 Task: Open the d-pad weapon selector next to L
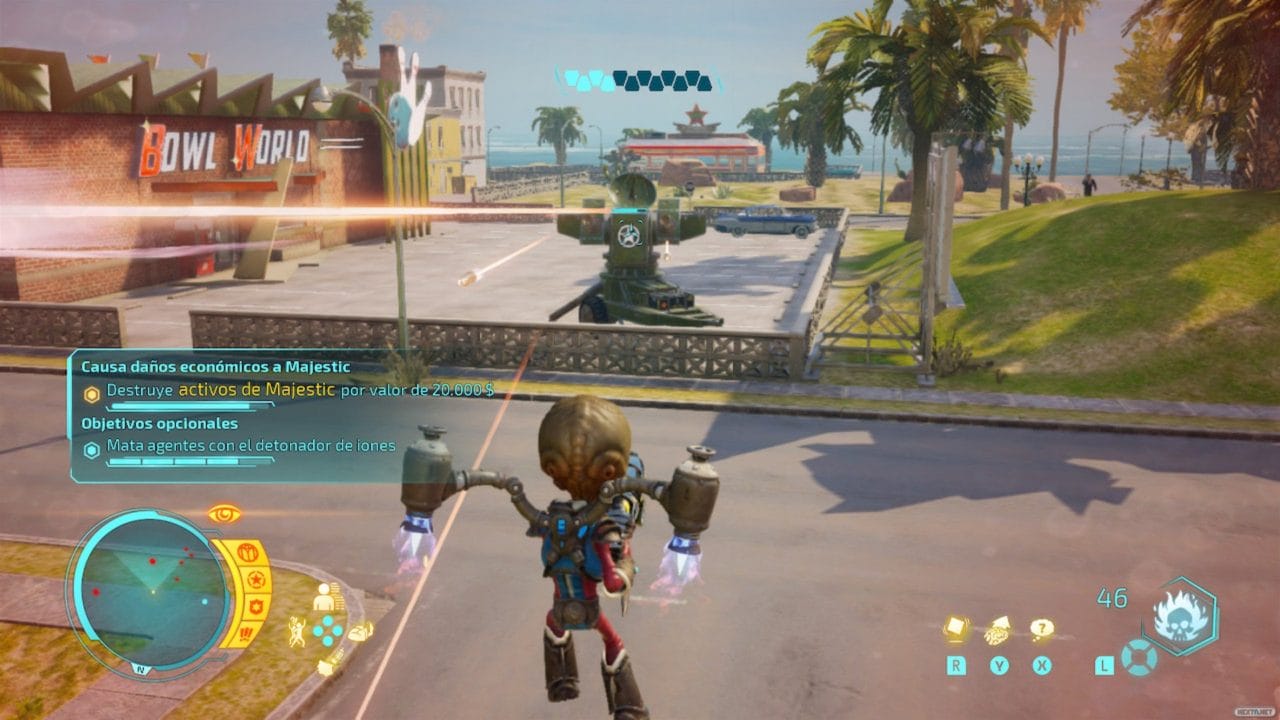1138,659
